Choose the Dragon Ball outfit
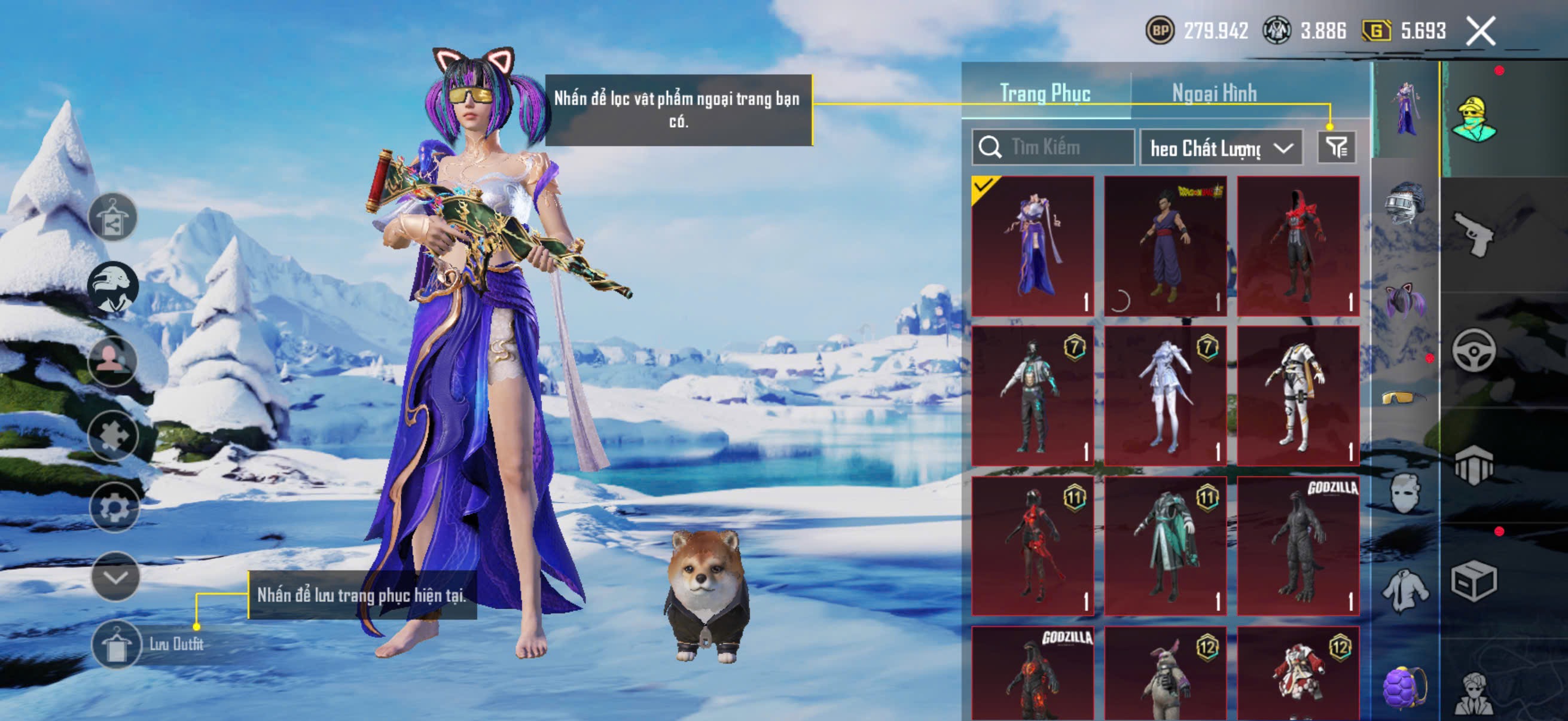 tap(1165, 246)
